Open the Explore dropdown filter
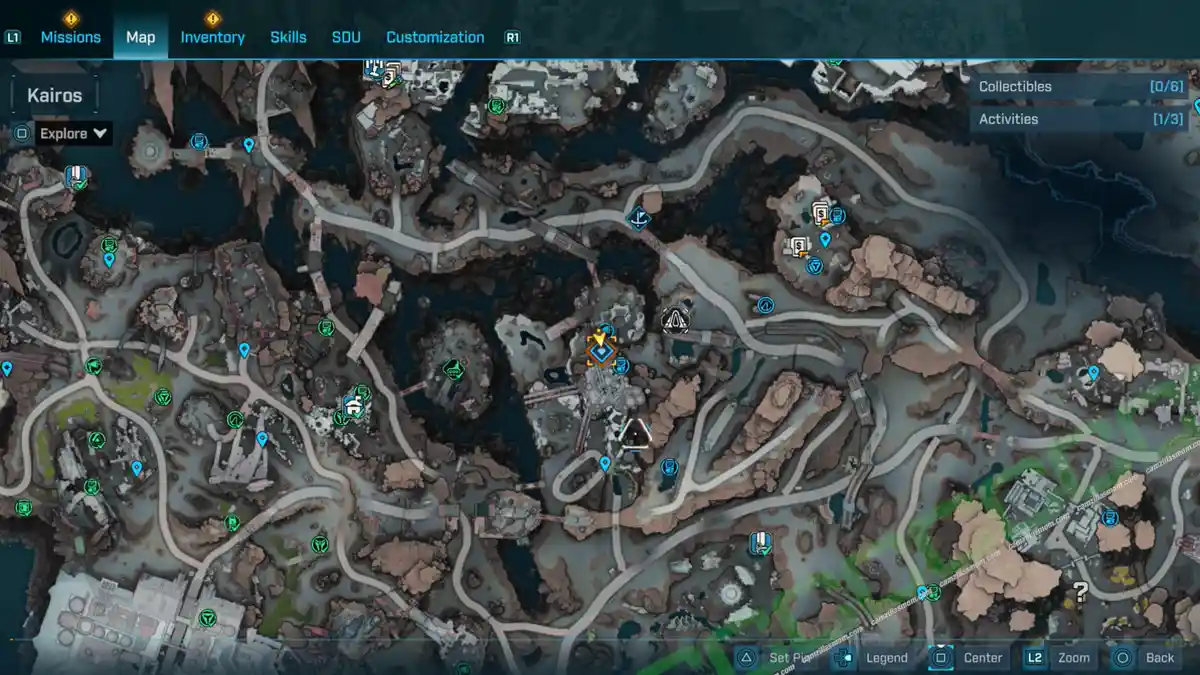Image resolution: width=1200 pixels, height=675 pixels. 73,133
